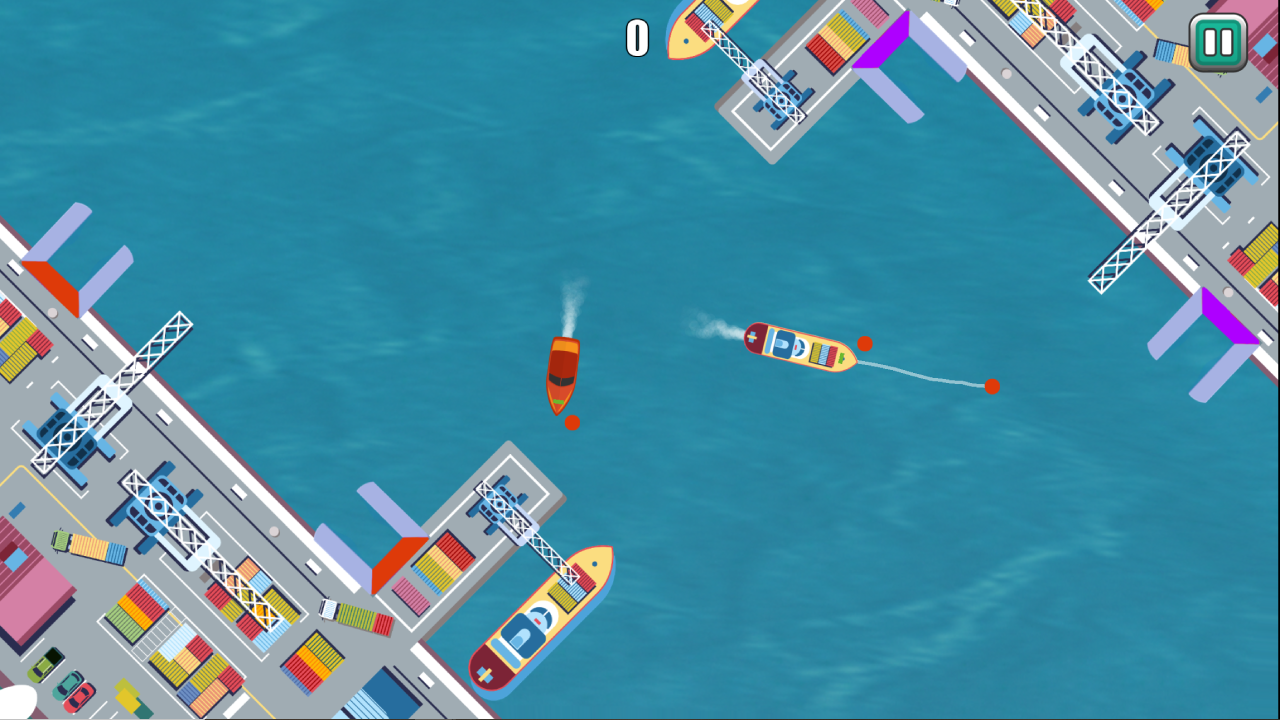Tap the red buoy below the speedboat
1280x720 pixels.
(x=573, y=423)
